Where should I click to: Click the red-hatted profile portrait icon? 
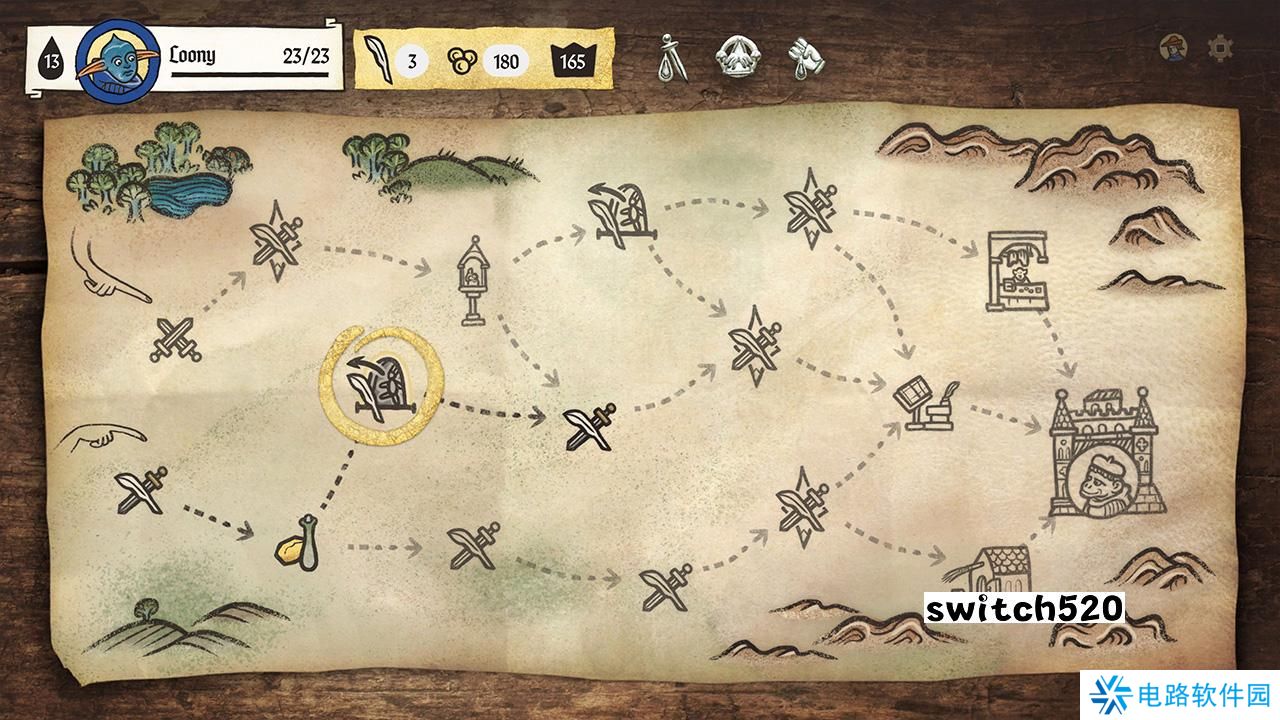click(x=1174, y=47)
